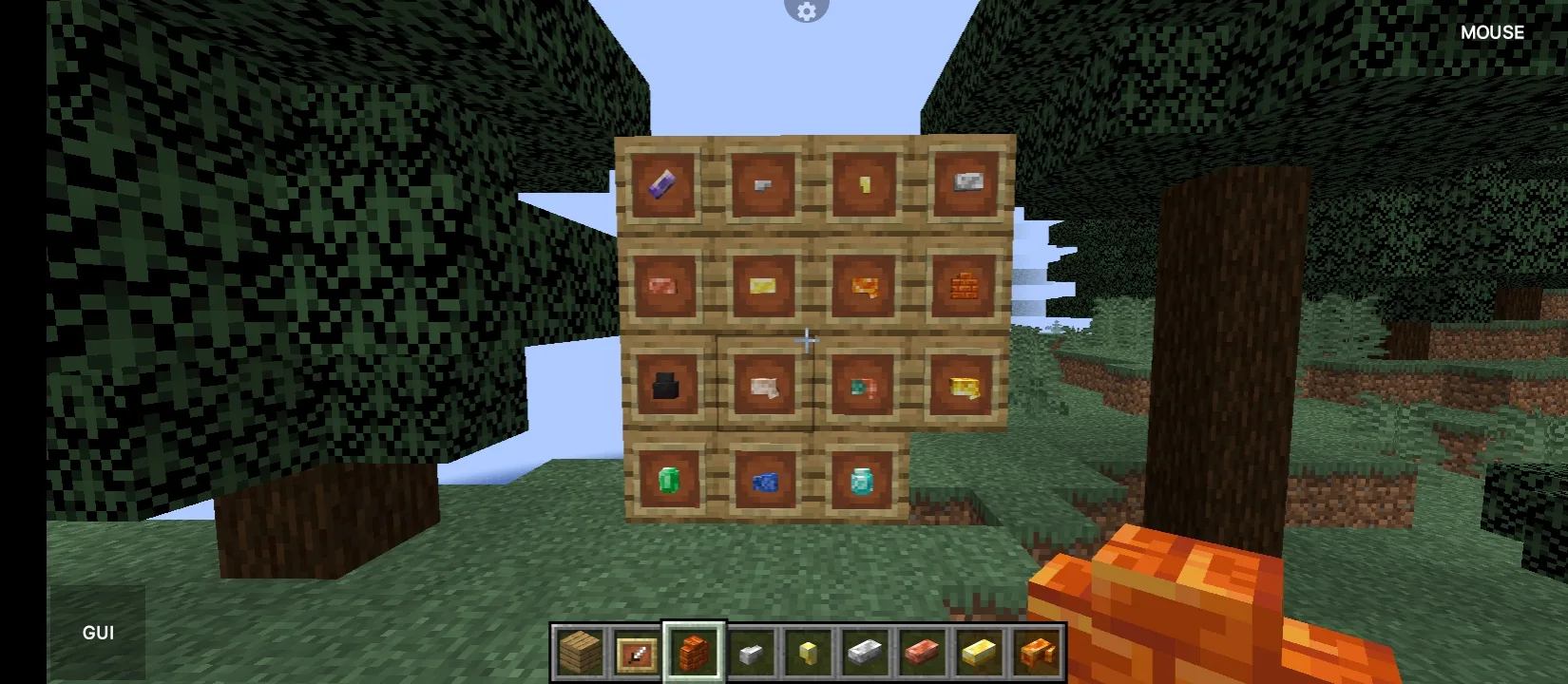The width and height of the screenshot is (1568, 684).
Task: Click the MOUSE label at top right
Action: tap(1492, 31)
